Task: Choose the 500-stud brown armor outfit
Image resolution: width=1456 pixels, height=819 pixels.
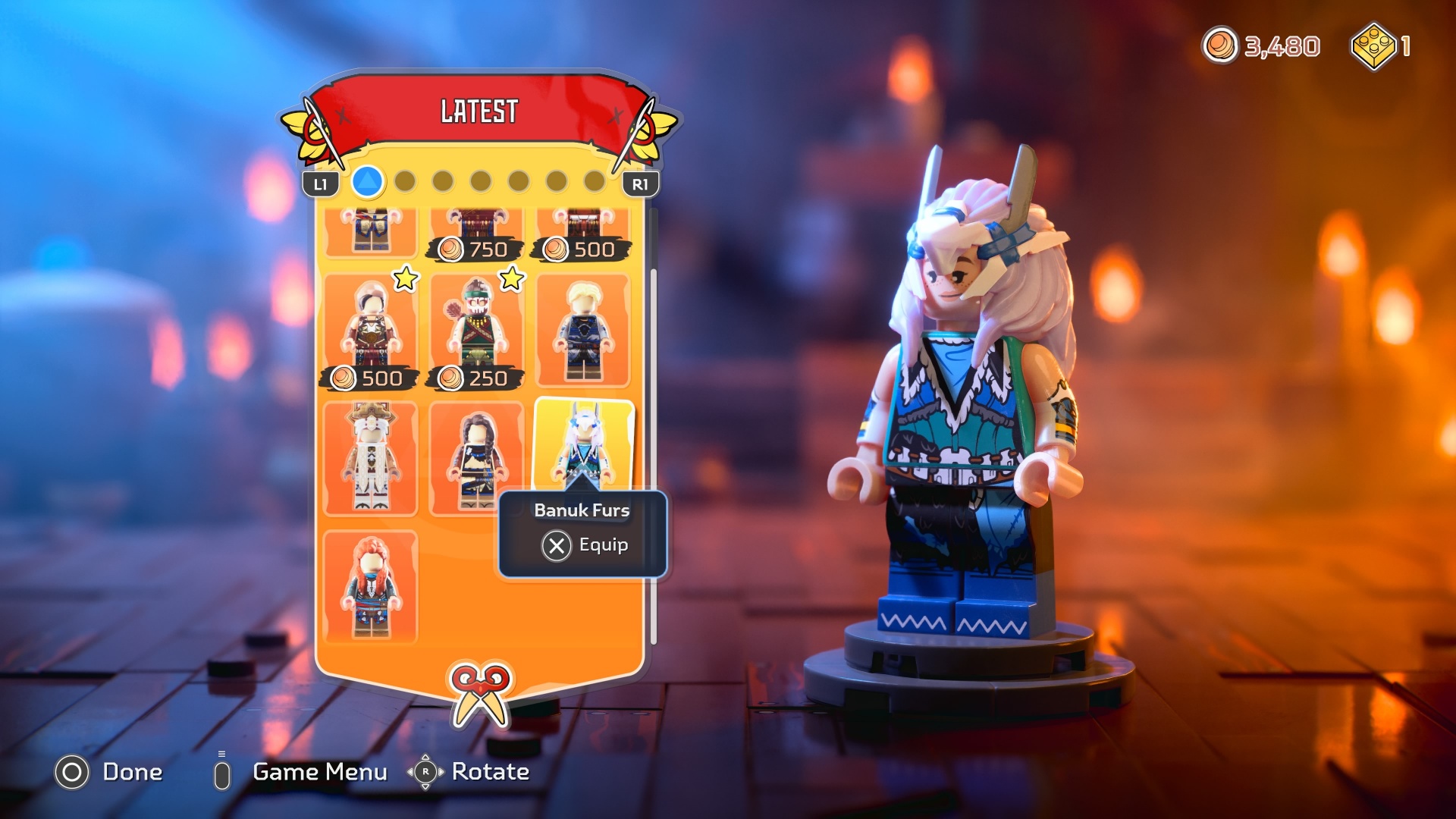Action: [x=371, y=331]
